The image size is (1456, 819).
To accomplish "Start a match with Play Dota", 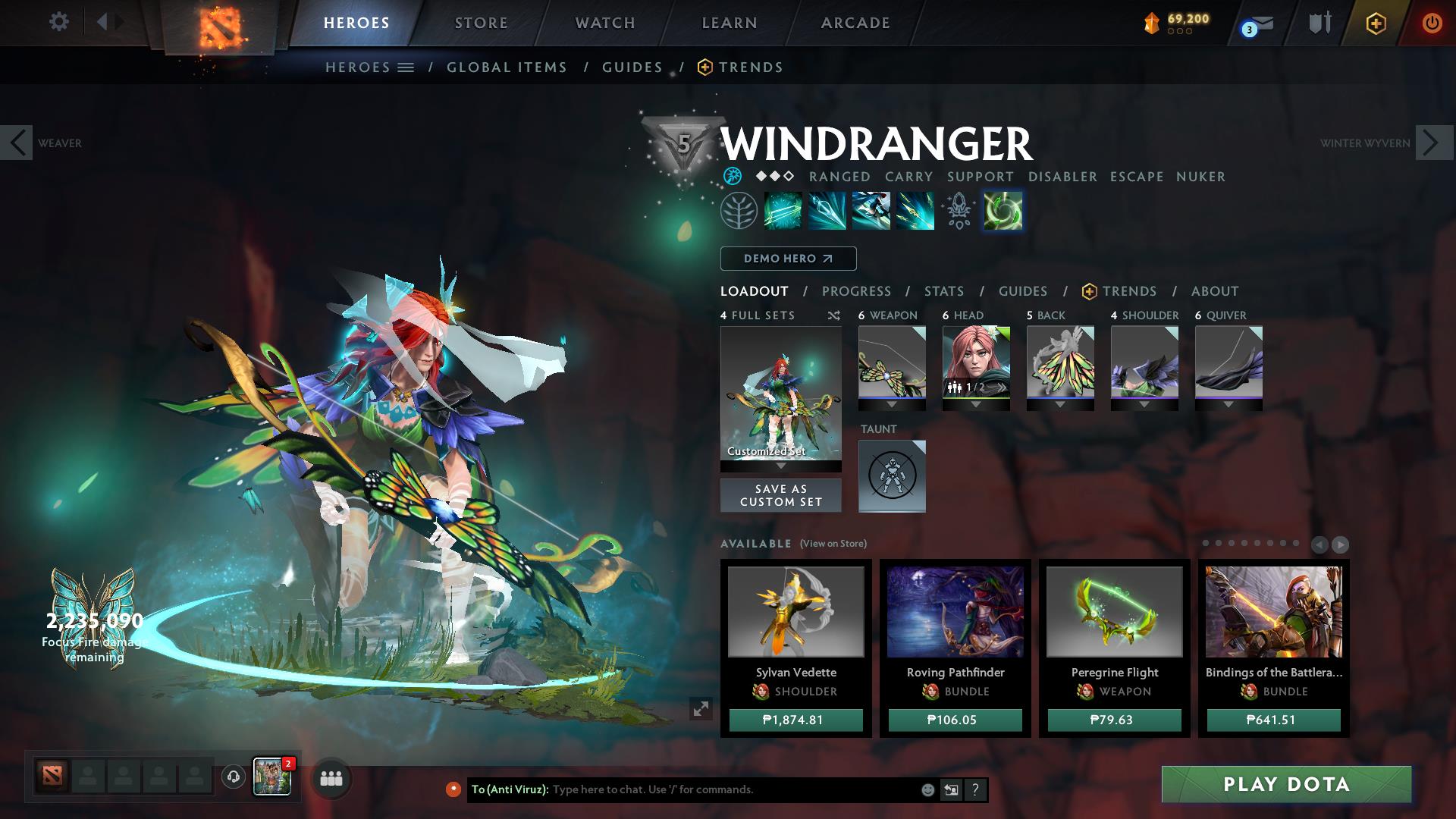I will [x=1286, y=784].
